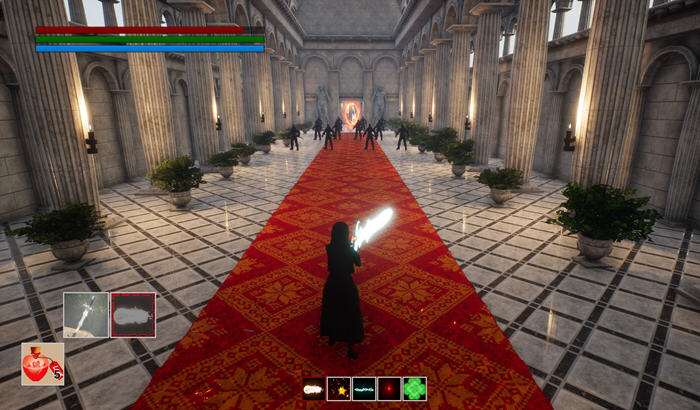Activate the red glowing orb spell
700x410 pixels.
[389, 389]
